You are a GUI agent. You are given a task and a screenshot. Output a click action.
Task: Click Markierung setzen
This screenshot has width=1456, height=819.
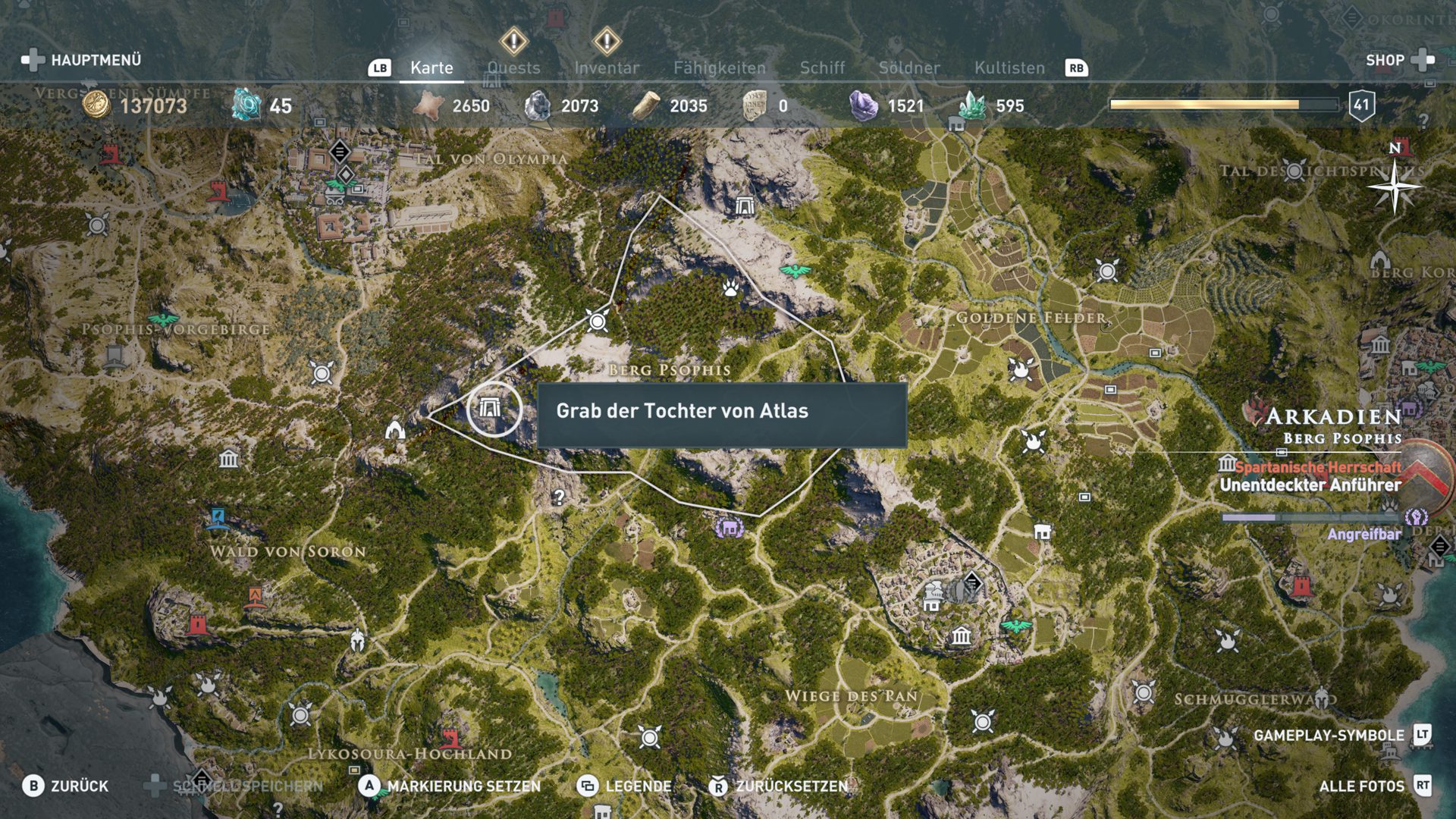450,786
